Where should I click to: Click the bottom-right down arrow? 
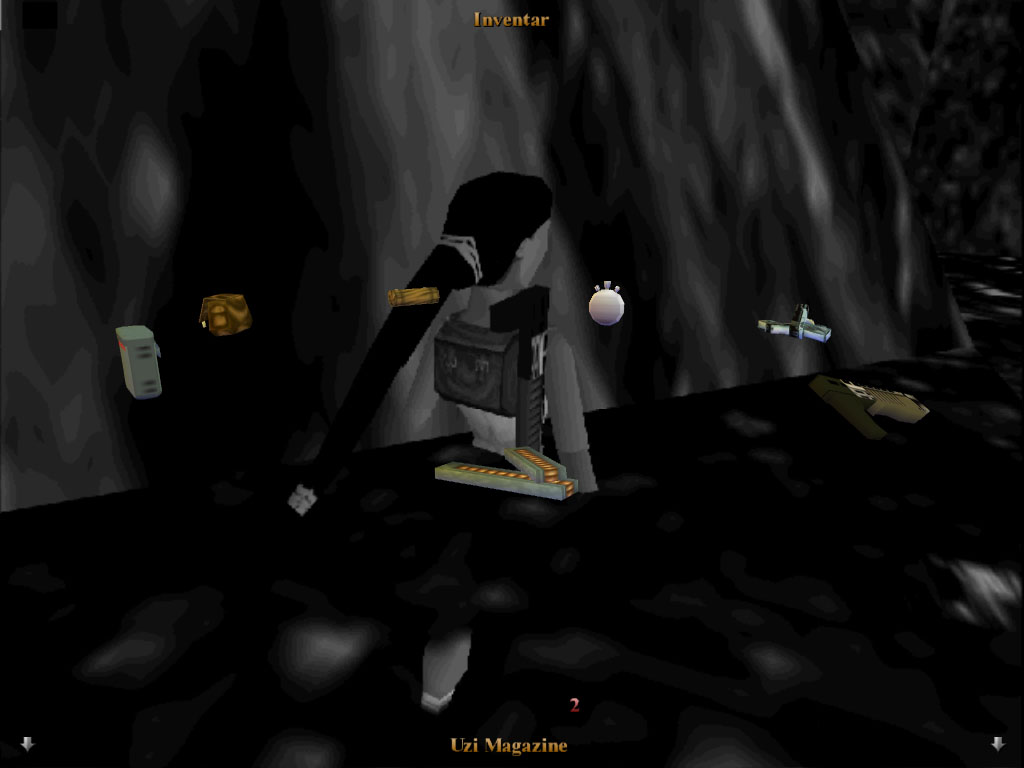(997, 743)
